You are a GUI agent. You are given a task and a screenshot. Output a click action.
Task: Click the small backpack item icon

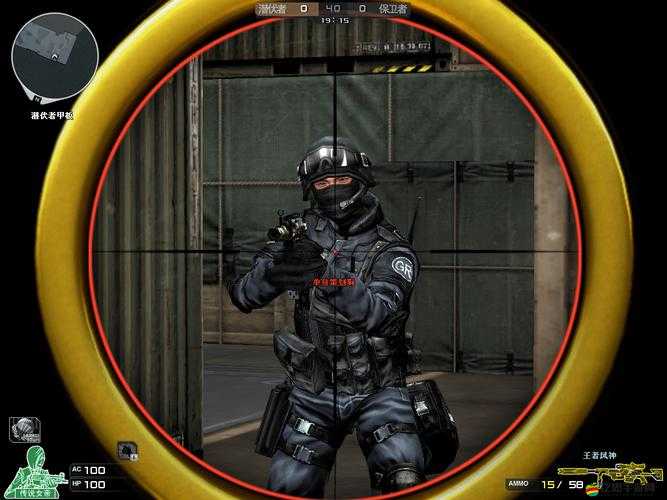click(127, 451)
